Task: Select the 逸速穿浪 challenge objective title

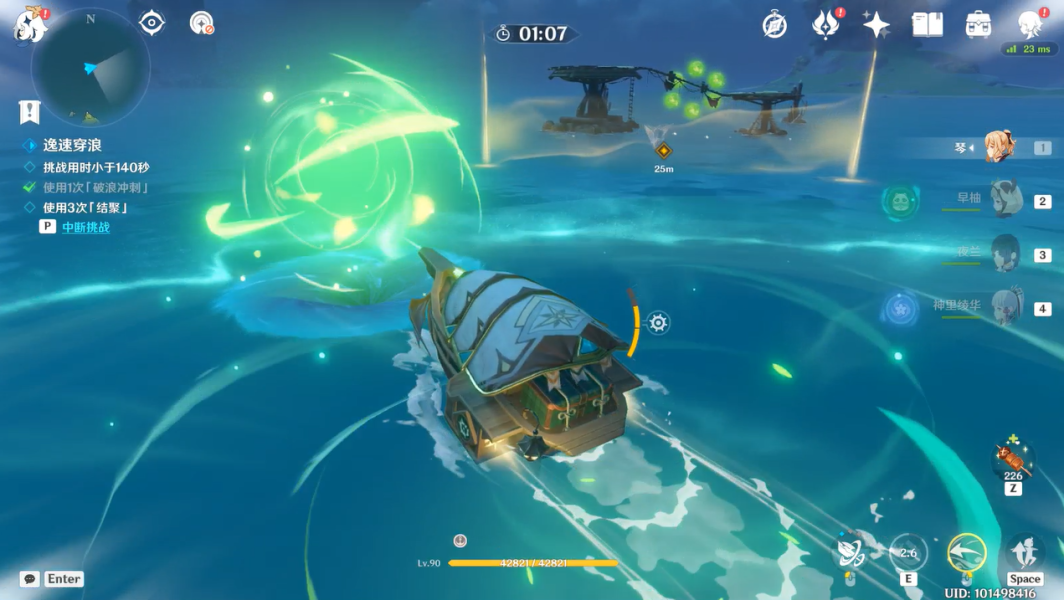Action: [72, 146]
